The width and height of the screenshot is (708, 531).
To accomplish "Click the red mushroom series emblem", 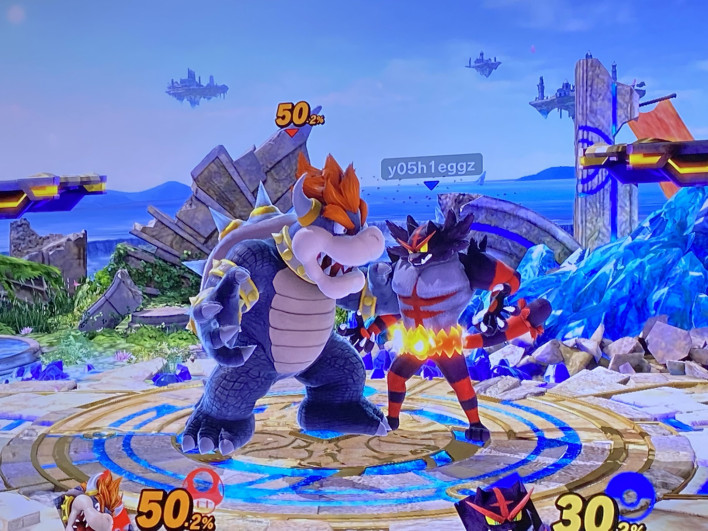I will click(x=205, y=487).
